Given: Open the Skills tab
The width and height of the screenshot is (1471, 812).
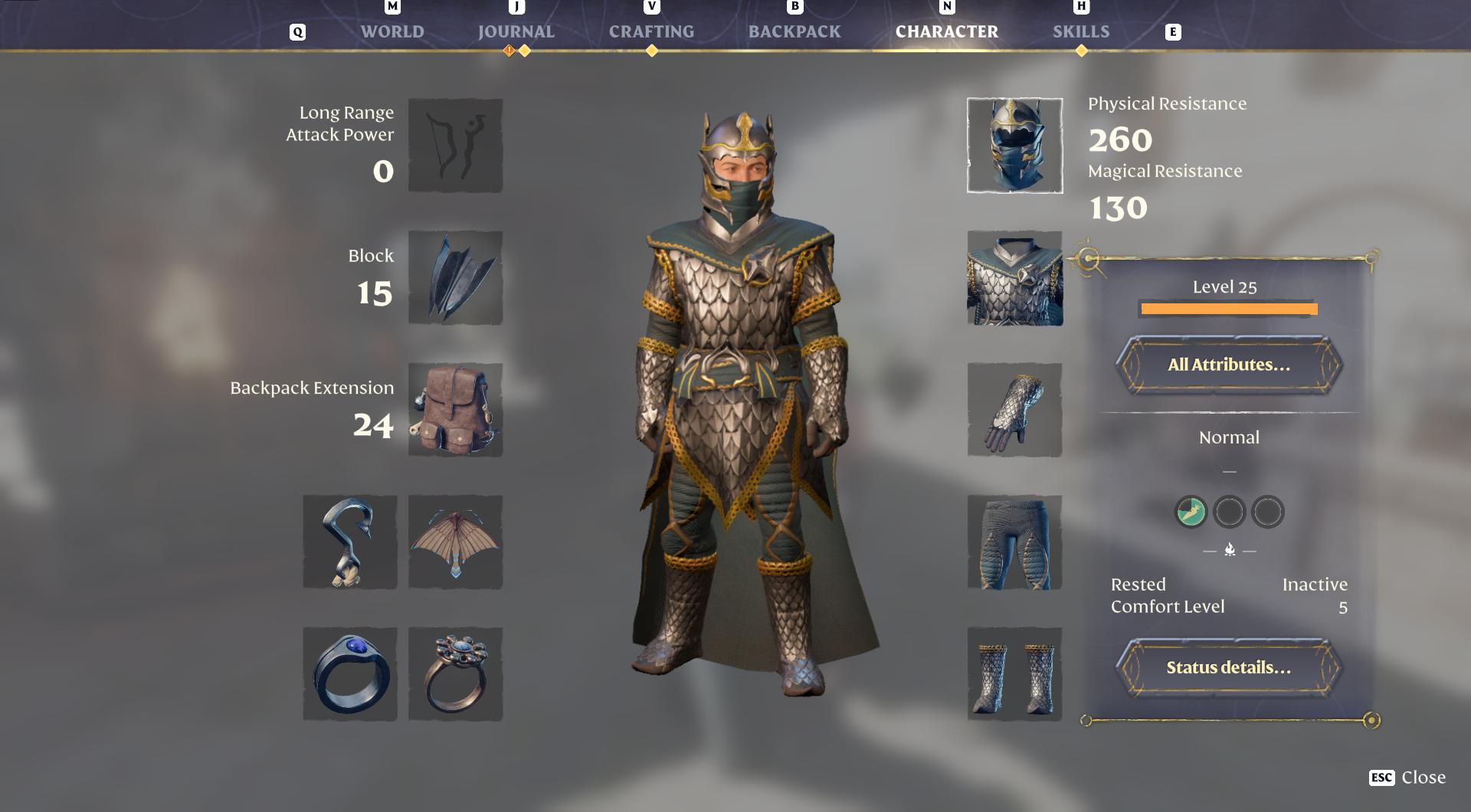Looking at the screenshot, I should [1081, 31].
